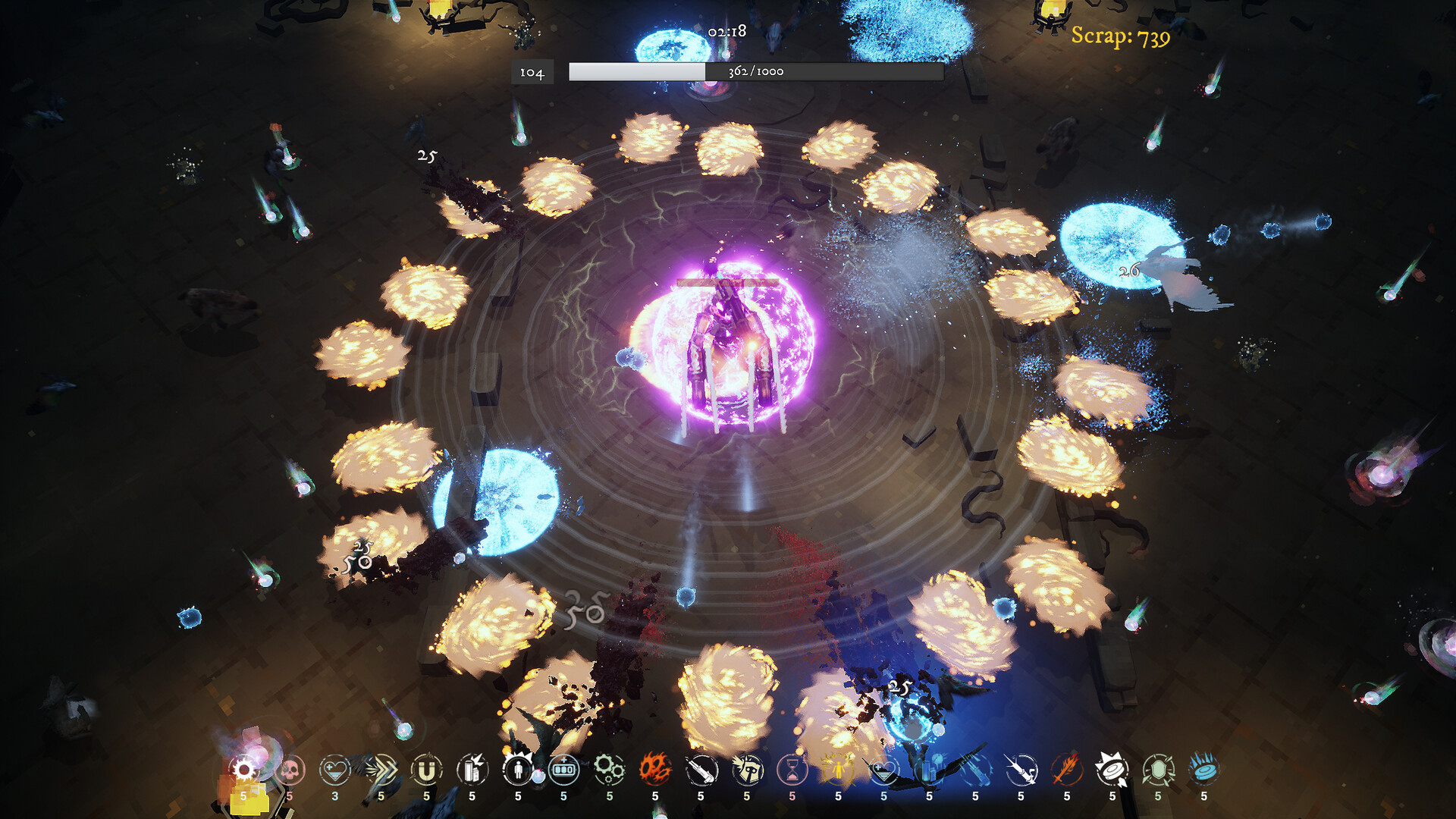The image size is (1456, 819).
Task: Click the 362/1000 experience progress bar
Action: pyautogui.click(x=756, y=73)
